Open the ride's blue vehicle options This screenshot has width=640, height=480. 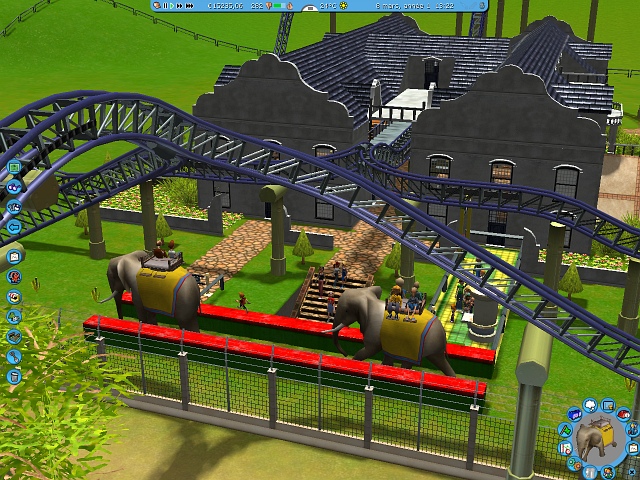[575, 413]
